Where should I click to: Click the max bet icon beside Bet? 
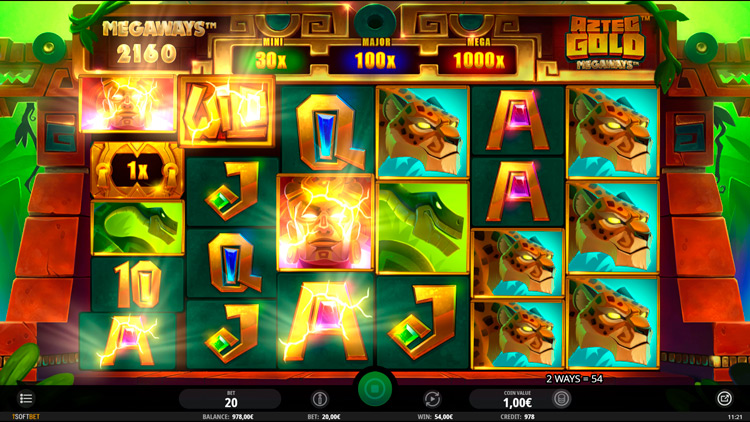[x=320, y=399]
